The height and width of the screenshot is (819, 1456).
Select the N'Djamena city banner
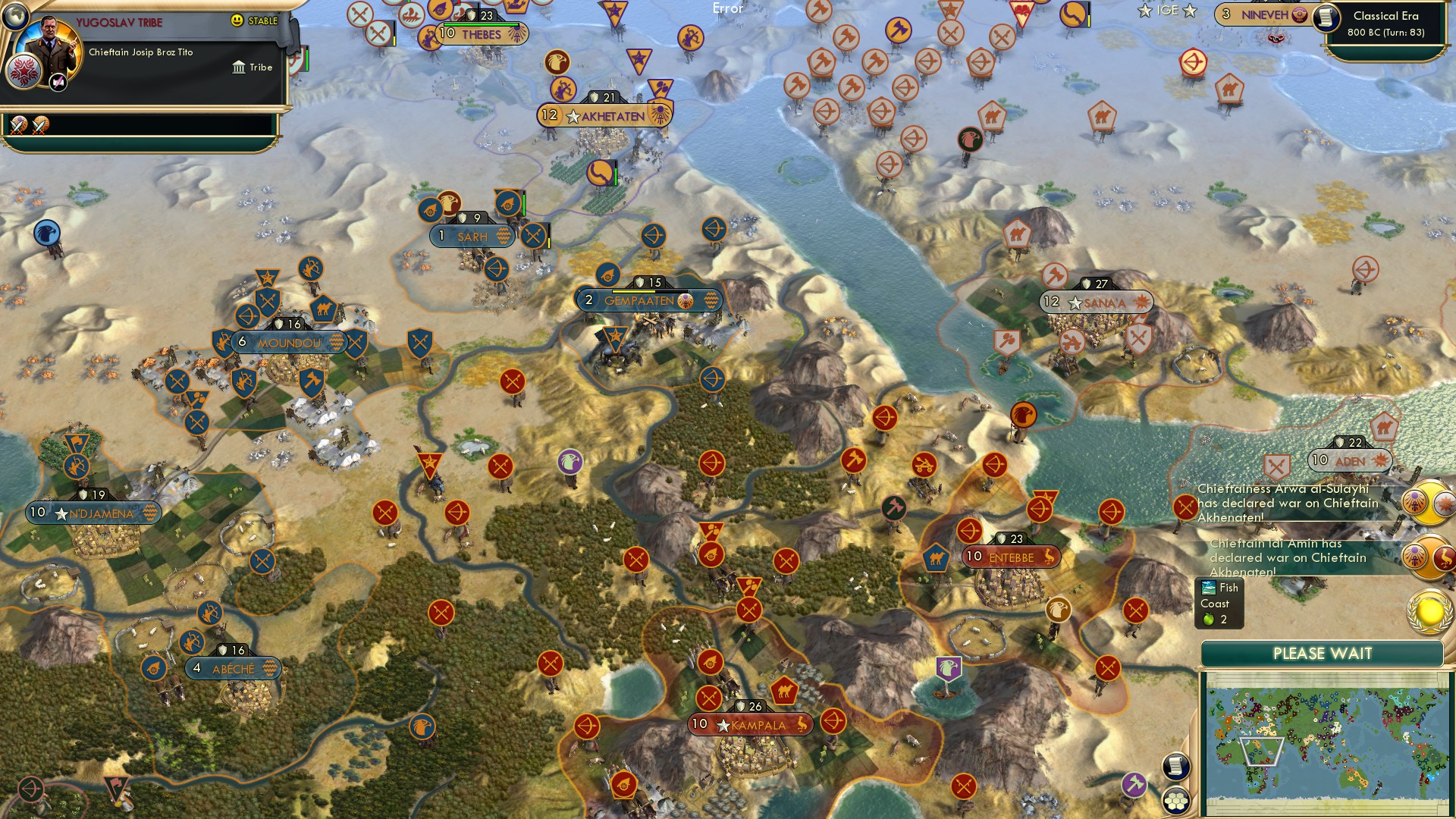coord(91,513)
